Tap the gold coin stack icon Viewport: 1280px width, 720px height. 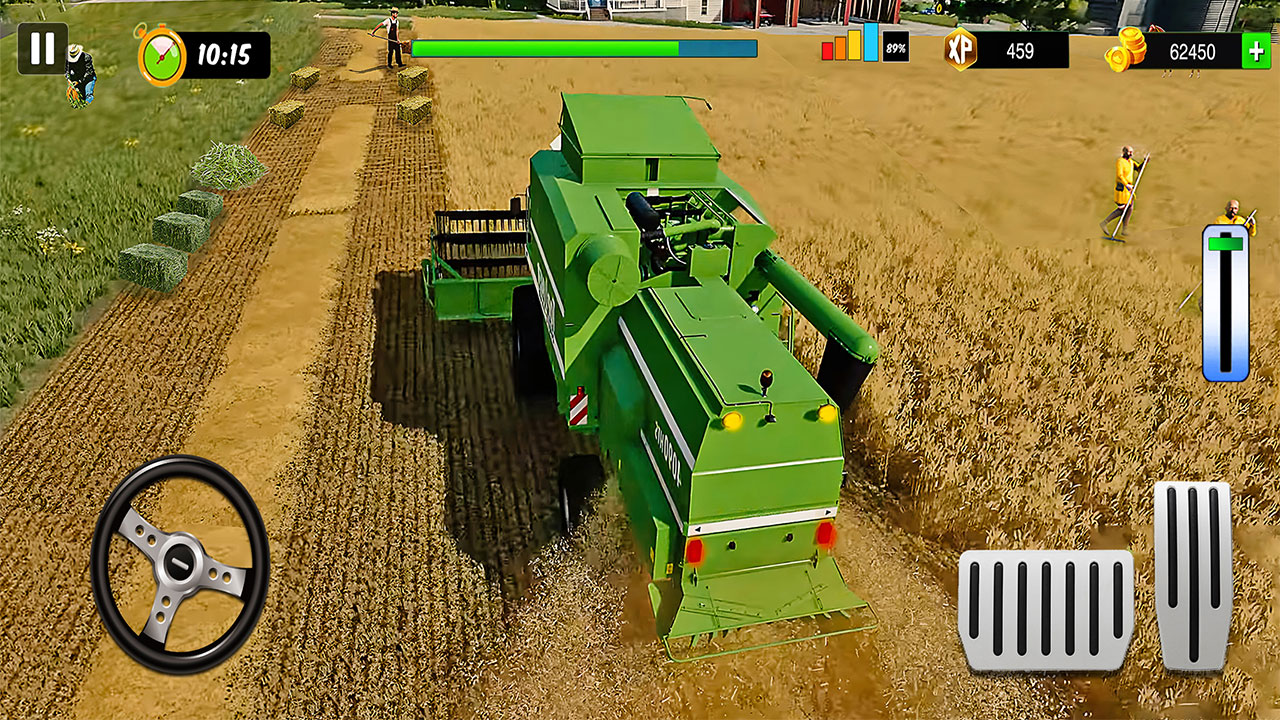point(1126,48)
